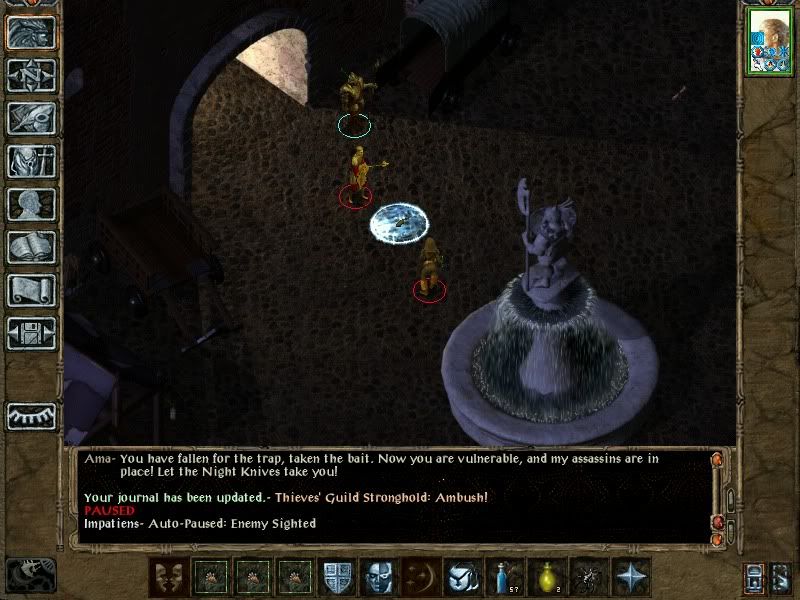Viewport: 800px width, 600px height.
Task: Open the inventory screen button
Action: click(30, 161)
